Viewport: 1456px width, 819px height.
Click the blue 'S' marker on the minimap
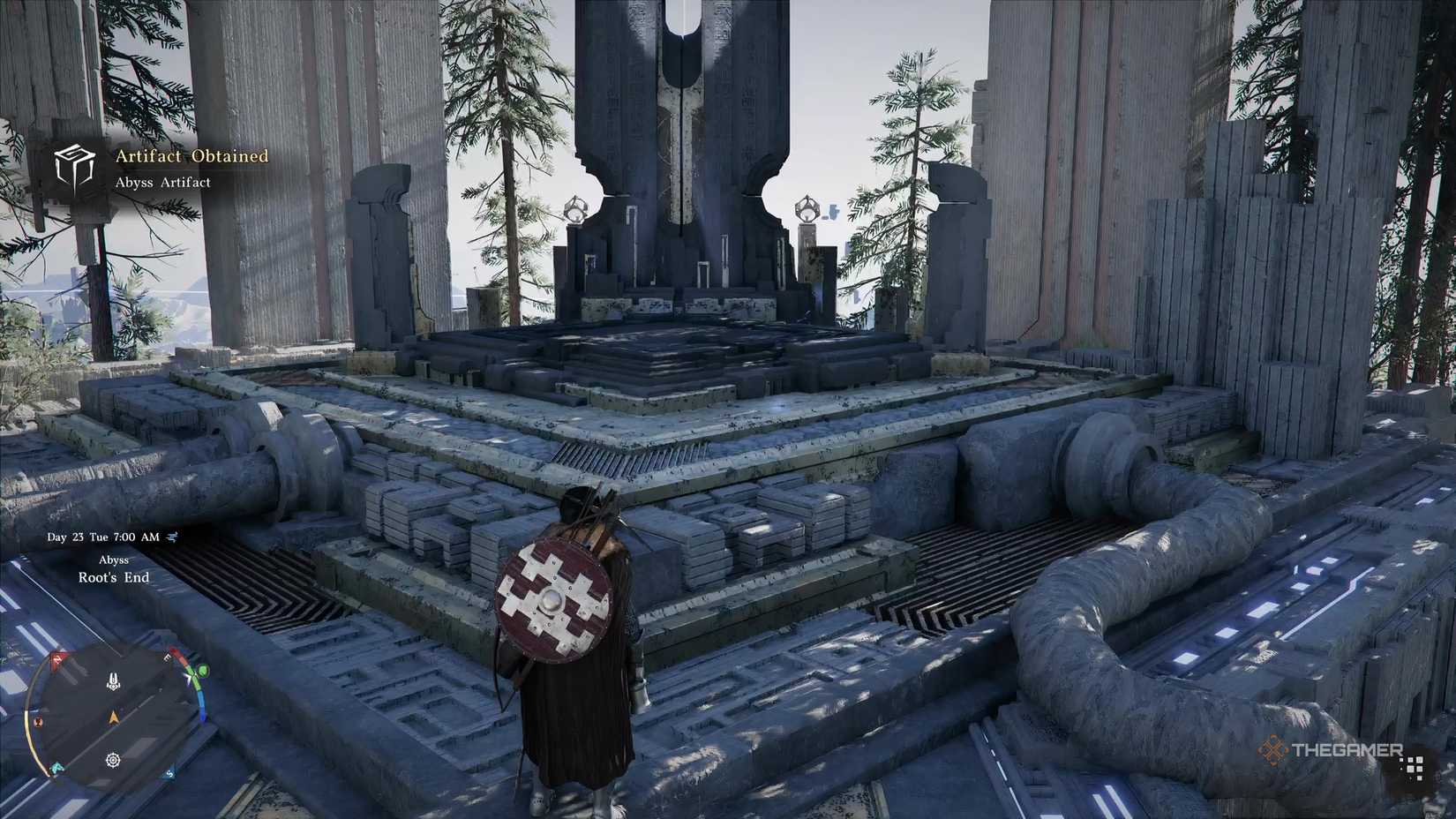coord(169,775)
